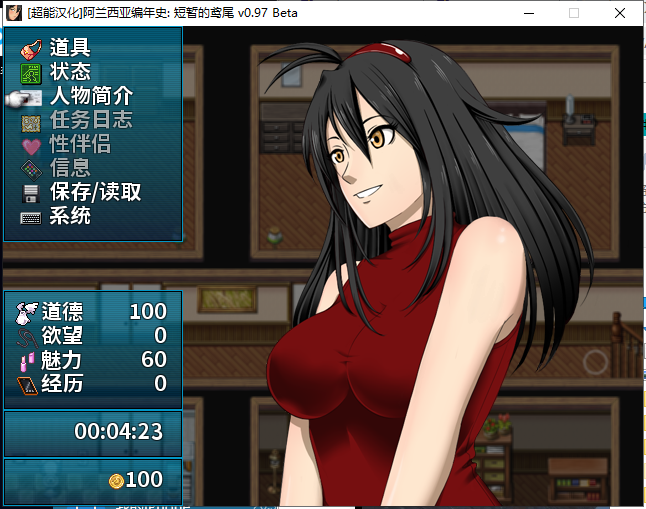Choose 保存/读取 save and load

95,192
